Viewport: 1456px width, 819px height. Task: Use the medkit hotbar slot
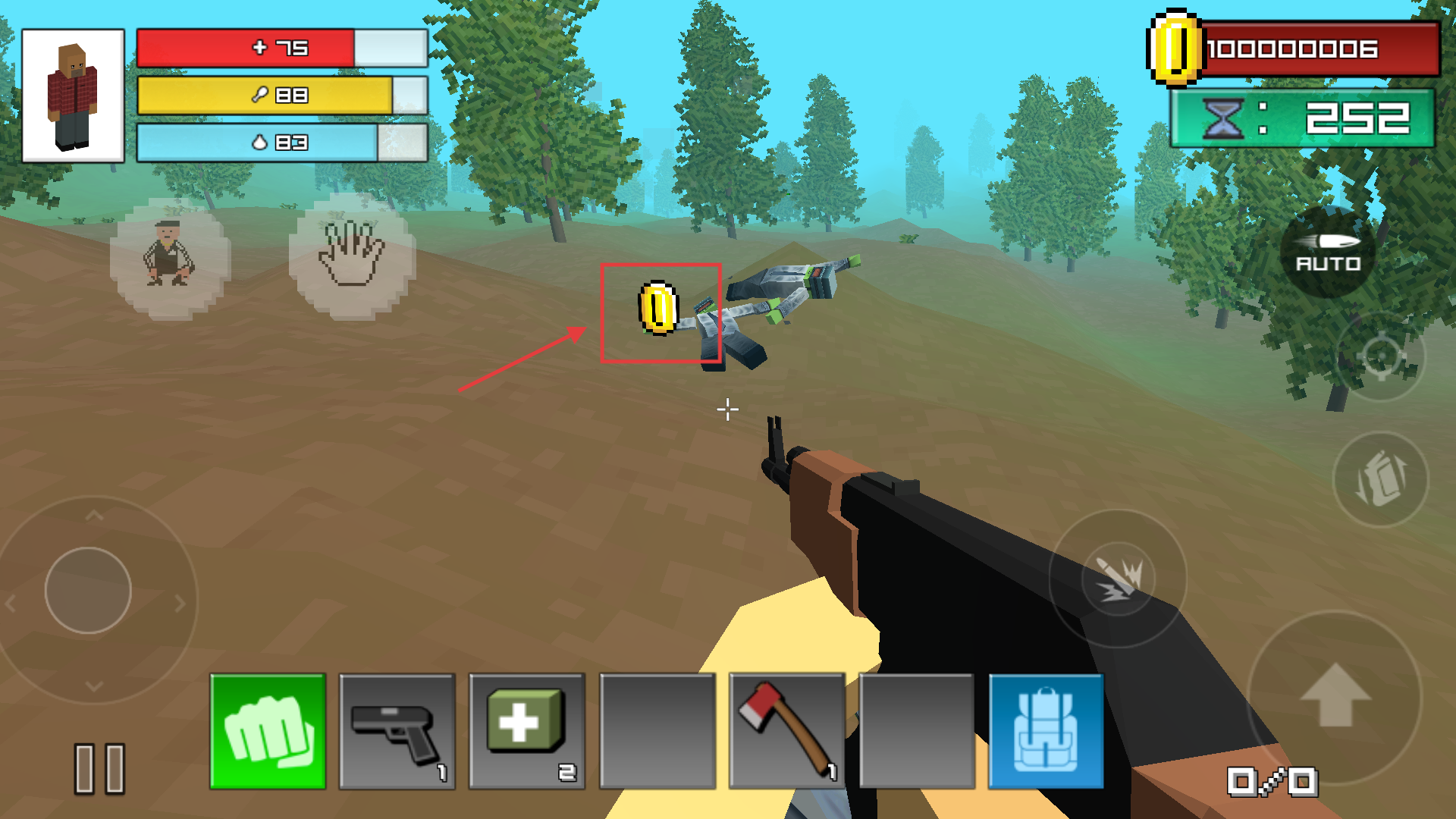click(527, 732)
